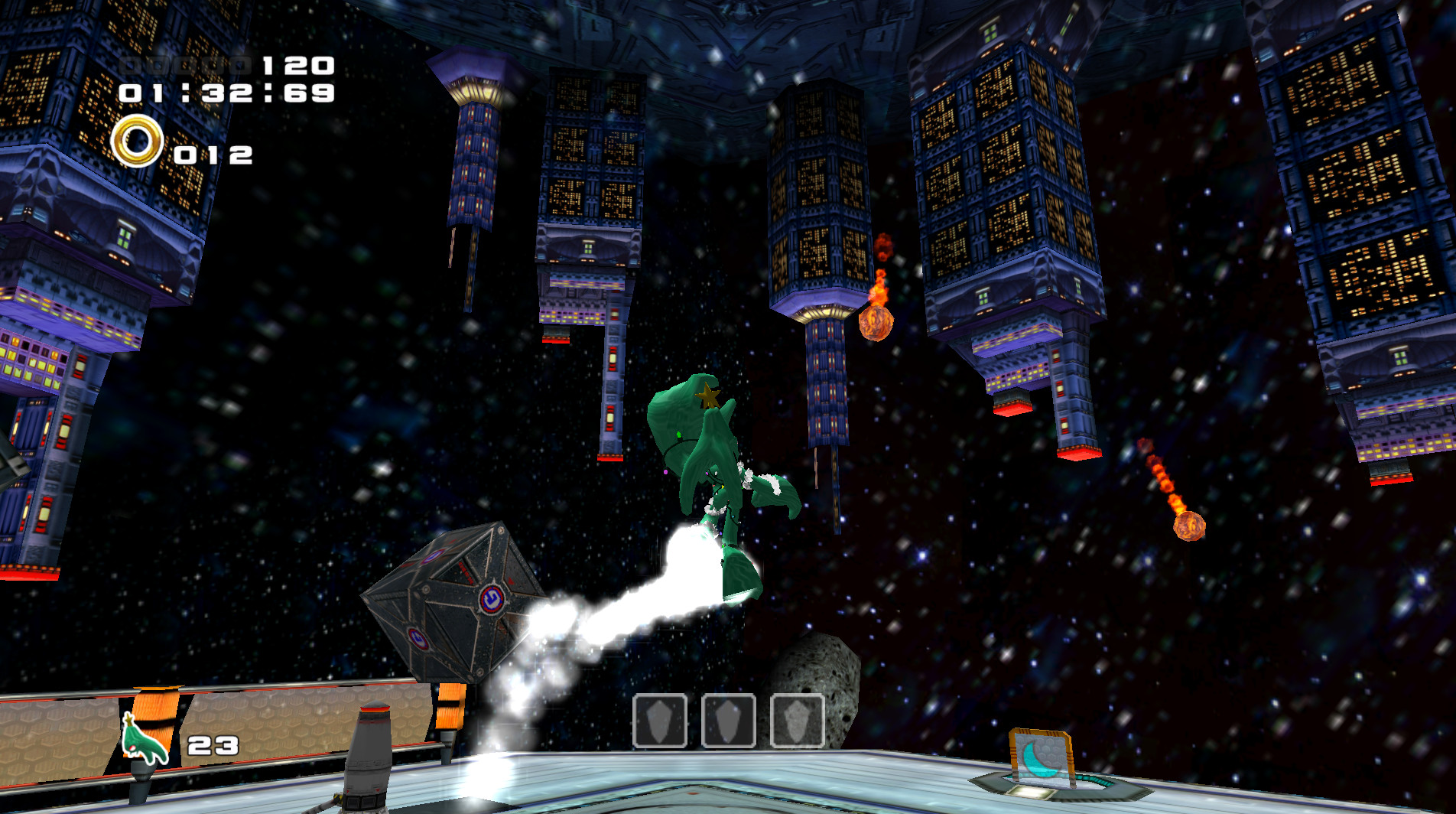Select the timer reading 01:32:69
Viewport: 1456px width, 814px height.
click(224, 94)
